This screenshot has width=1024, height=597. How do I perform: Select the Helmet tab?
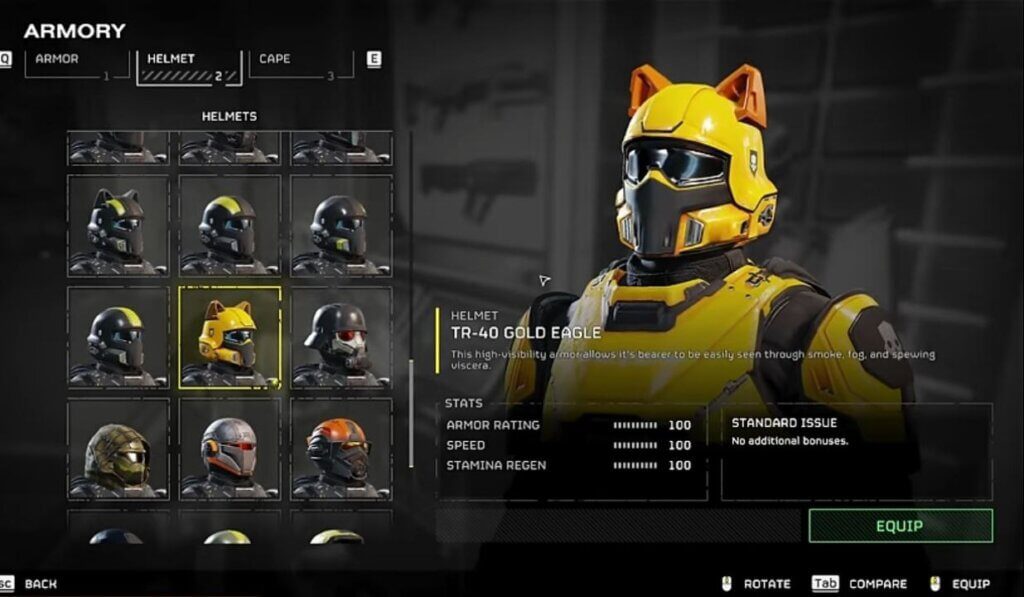187,62
